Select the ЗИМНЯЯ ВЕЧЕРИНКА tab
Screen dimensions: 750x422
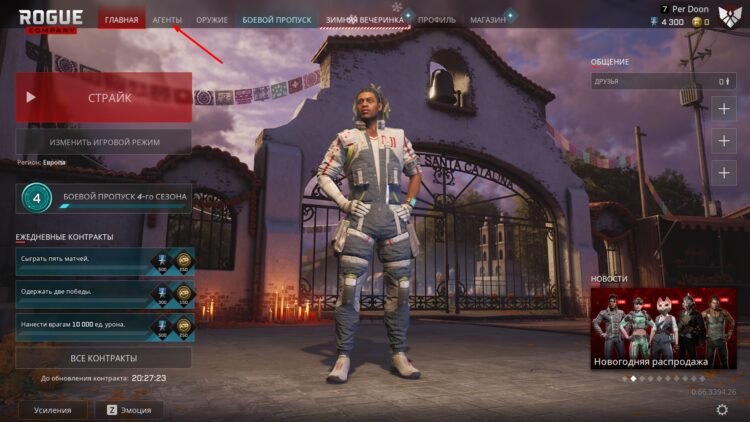[364, 20]
